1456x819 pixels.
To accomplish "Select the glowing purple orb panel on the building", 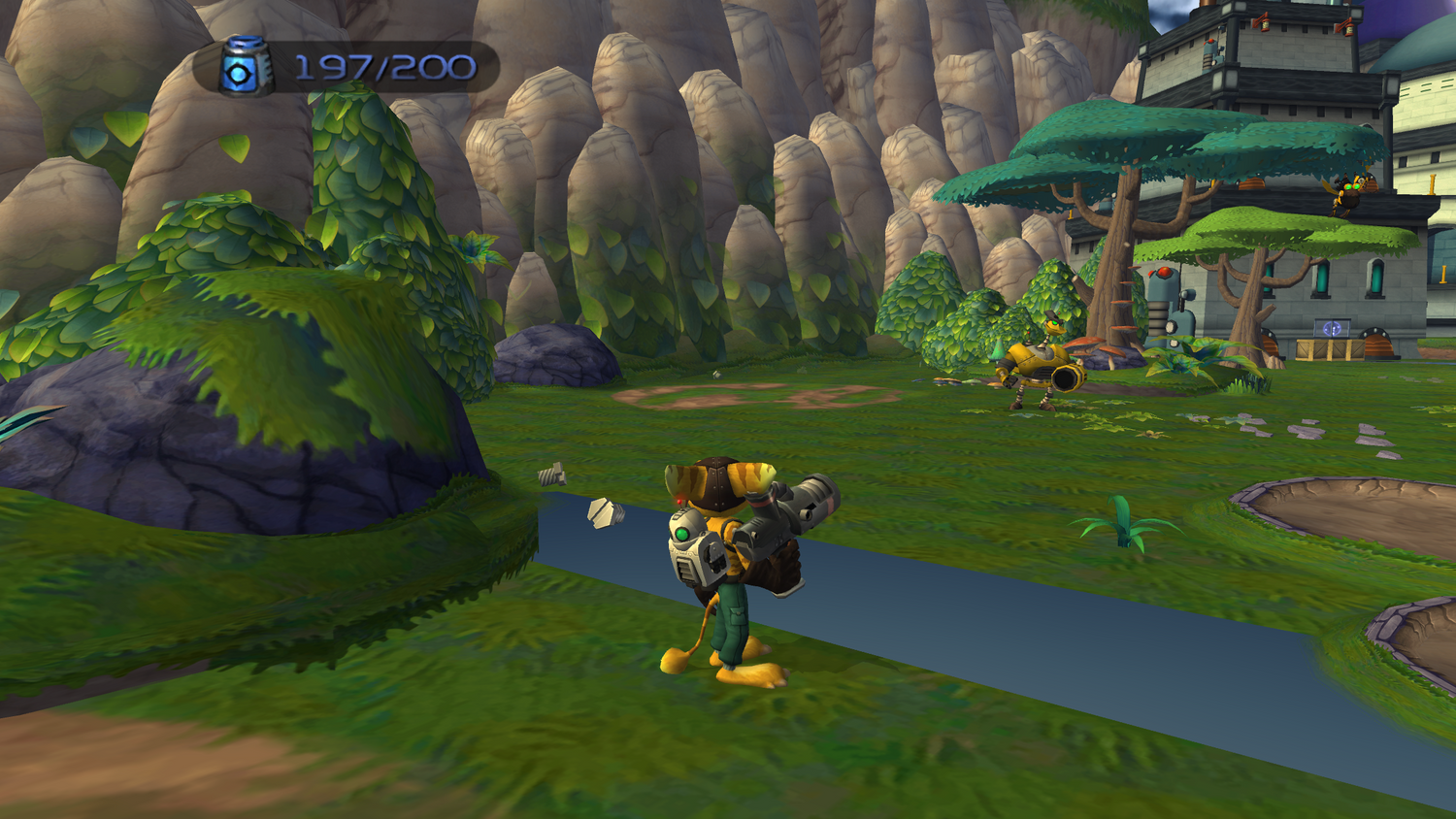I will click(1332, 327).
